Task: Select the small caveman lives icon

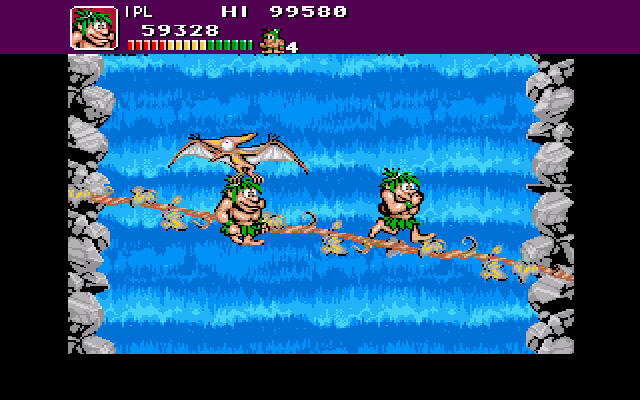Action: click(x=271, y=41)
